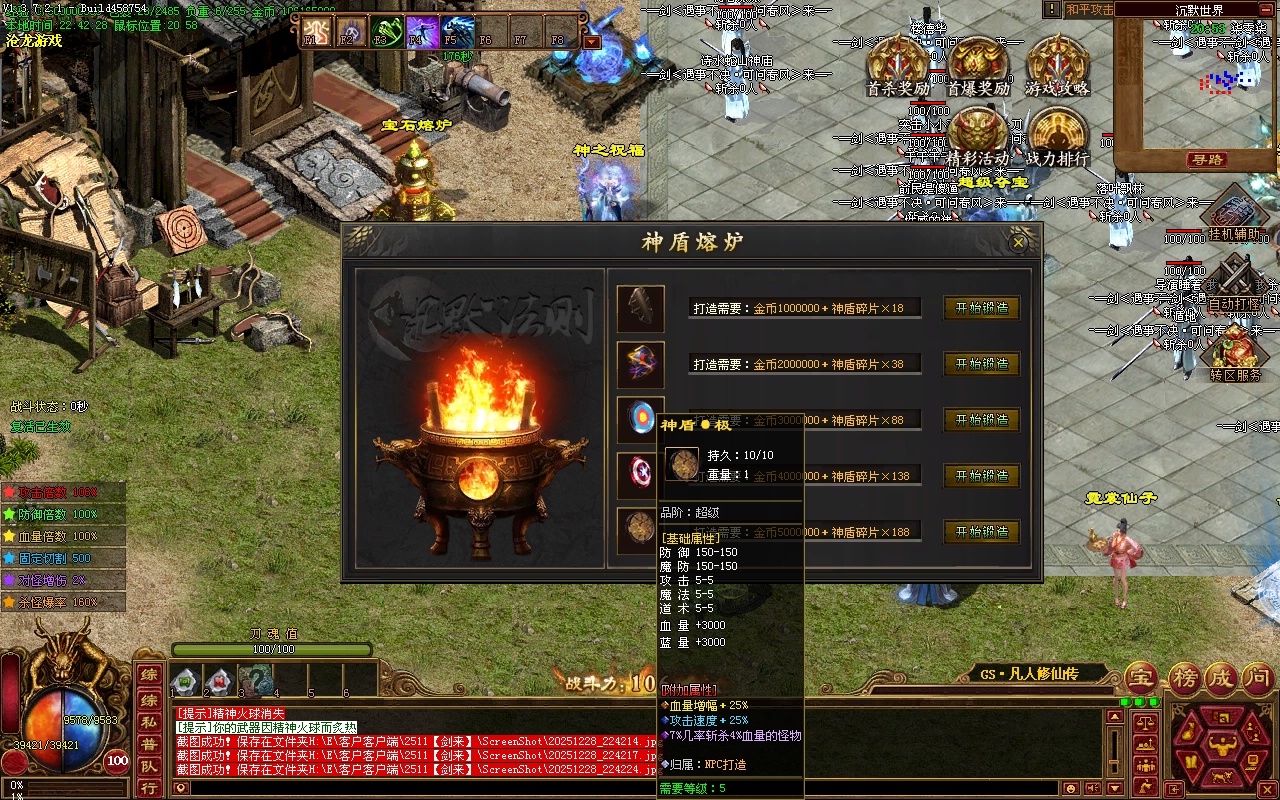
Task: Click the 寻路 pathfinding button under minimap
Action: coord(1207,159)
